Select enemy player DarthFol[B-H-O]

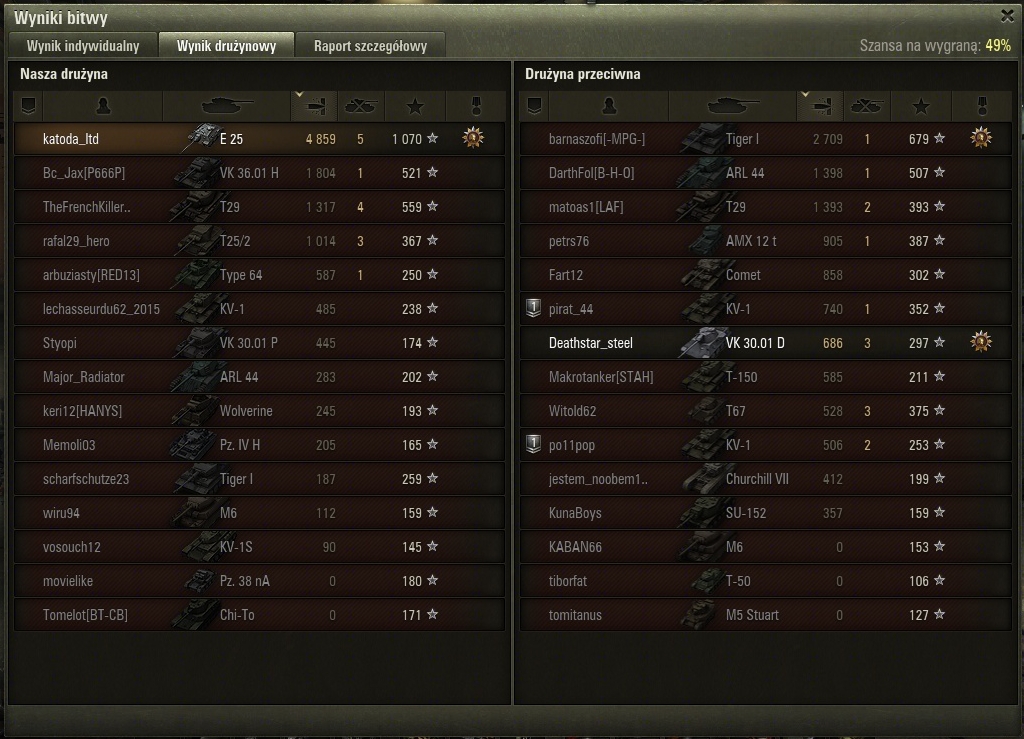(765, 173)
